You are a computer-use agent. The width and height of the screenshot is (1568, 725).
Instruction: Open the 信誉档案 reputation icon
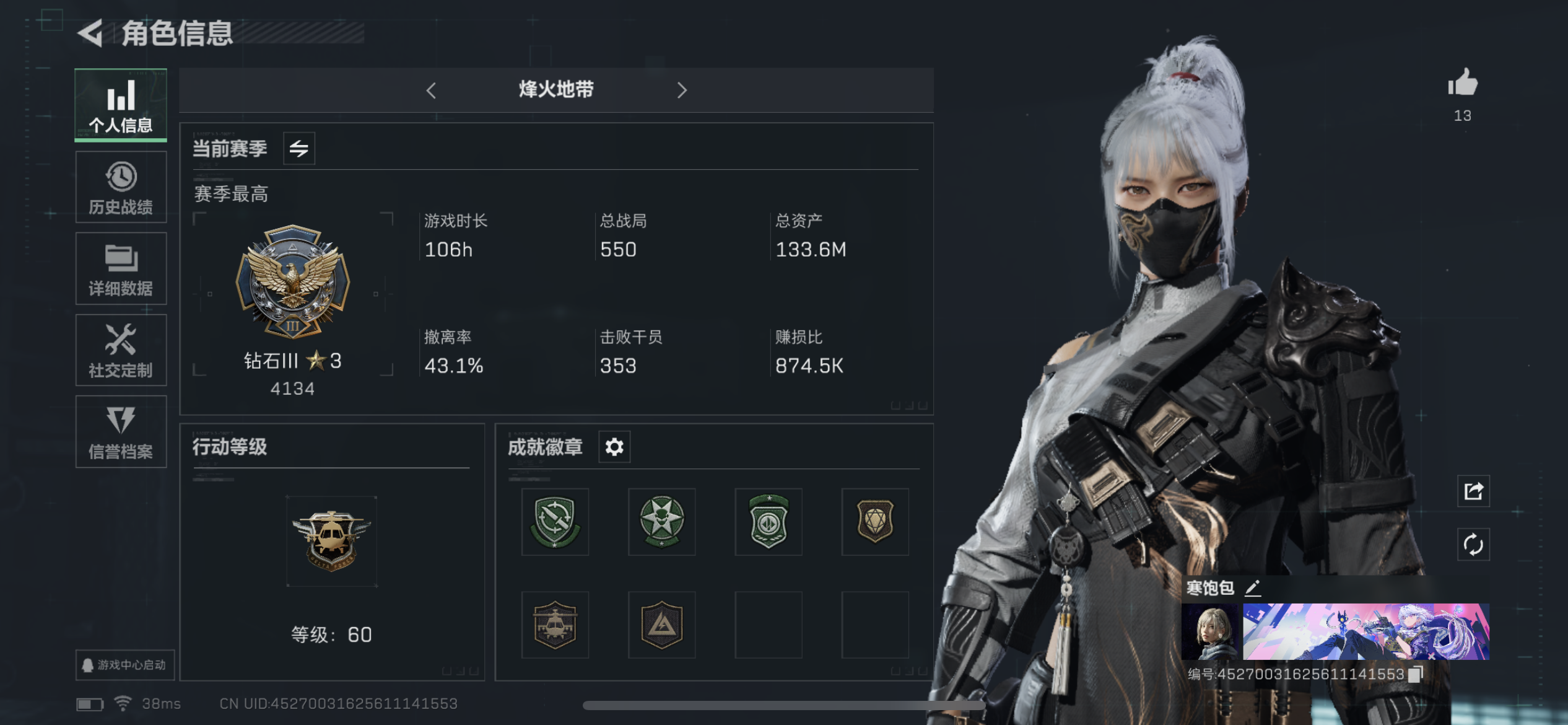click(x=121, y=431)
